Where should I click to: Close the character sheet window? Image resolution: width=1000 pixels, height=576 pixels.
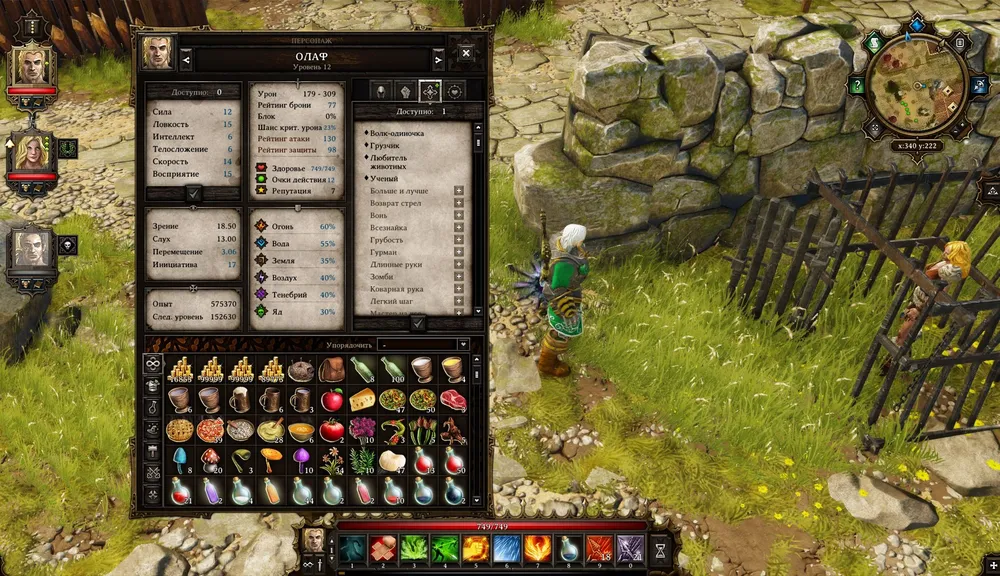coord(466,52)
